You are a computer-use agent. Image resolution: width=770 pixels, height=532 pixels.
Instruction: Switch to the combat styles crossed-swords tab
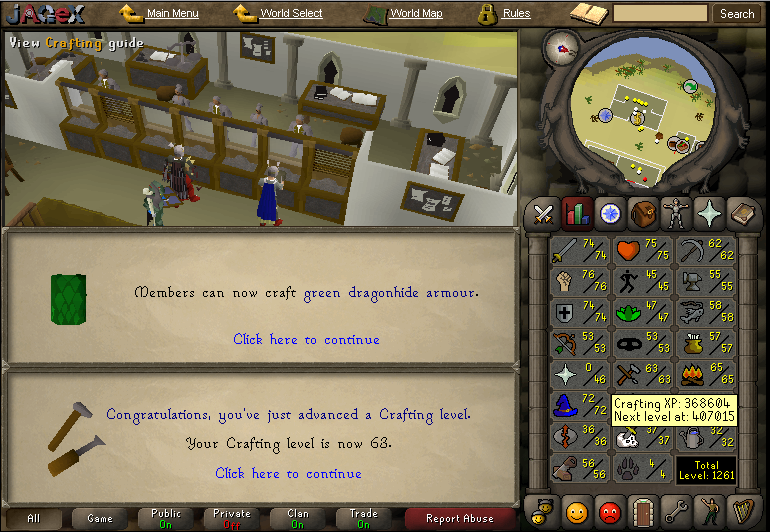[x=544, y=213]
